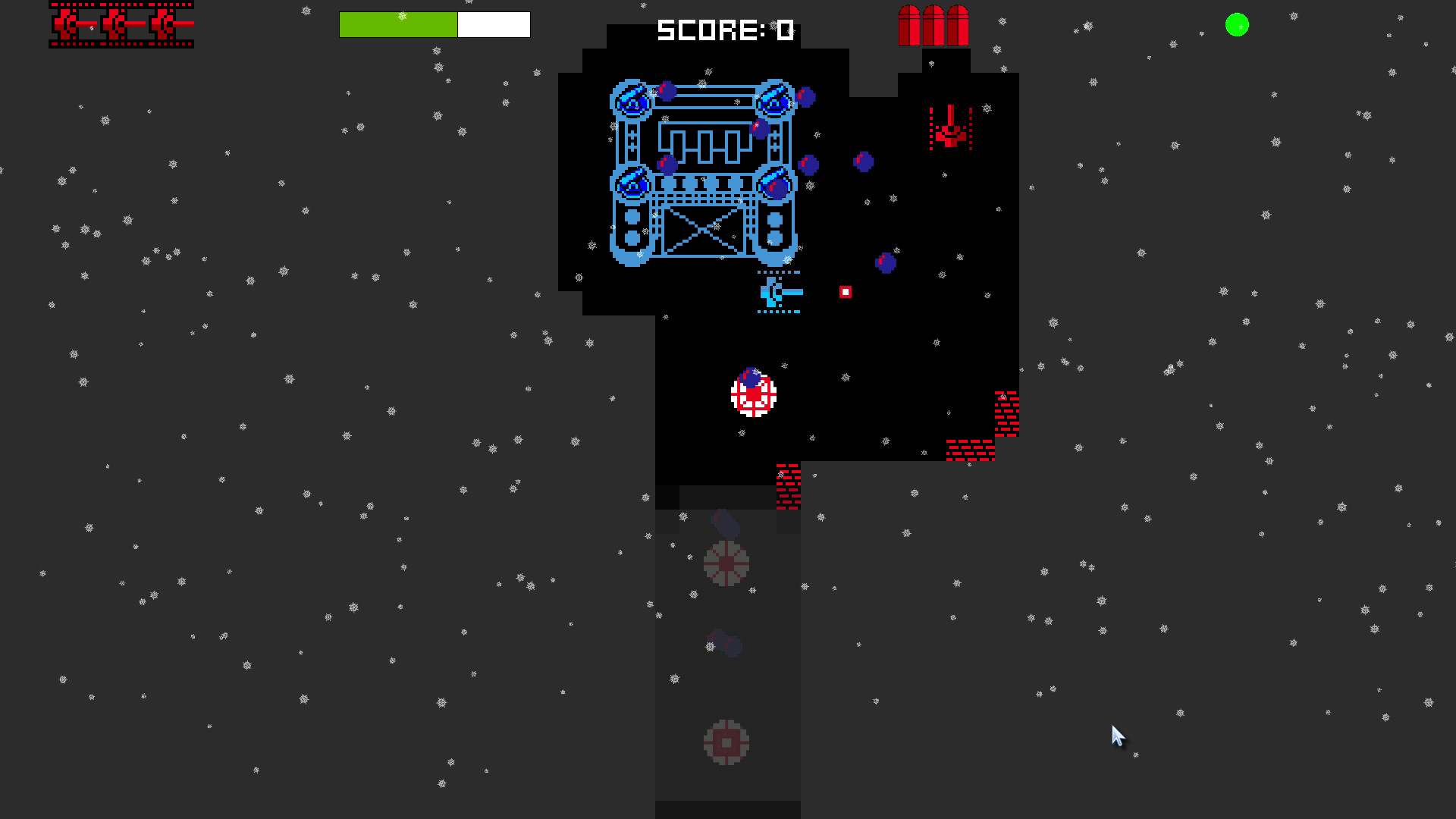Viewport: 1456px width, 819px height.
Task: Select the green orb indicator top right
Action: (x=1238, y=25)
